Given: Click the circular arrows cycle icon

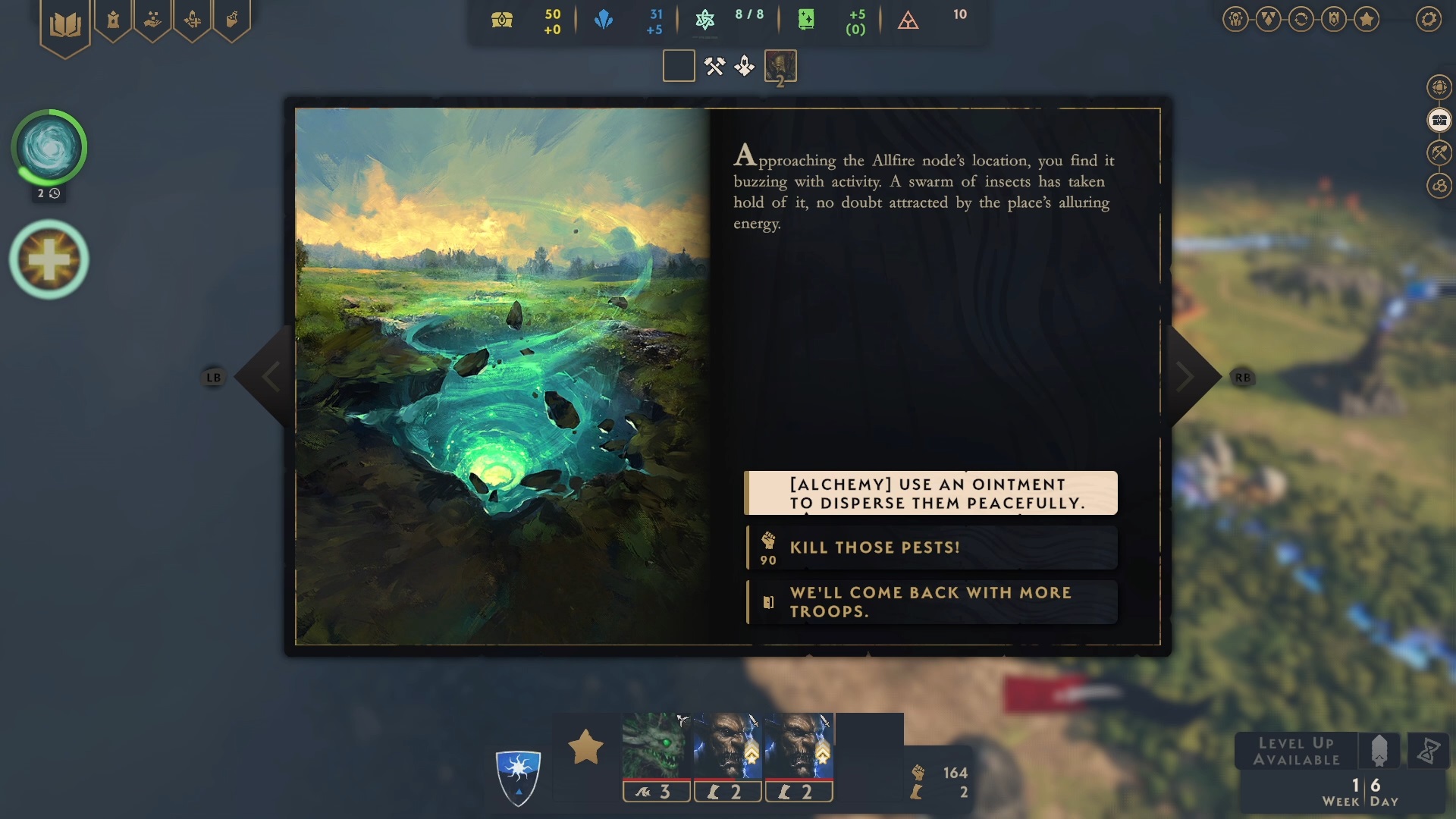Looking at the screenshot, I should [x=1301, y=19].
